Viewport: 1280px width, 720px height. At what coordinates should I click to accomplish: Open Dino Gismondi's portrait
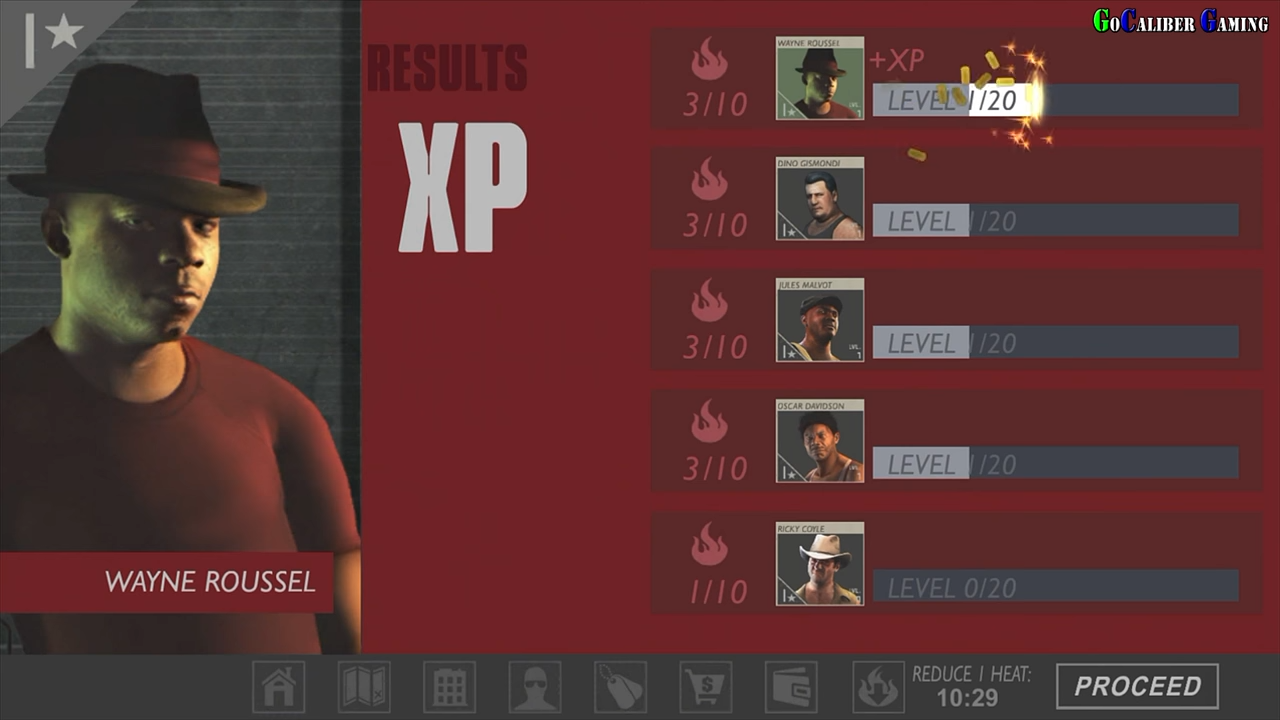point(819,199)
